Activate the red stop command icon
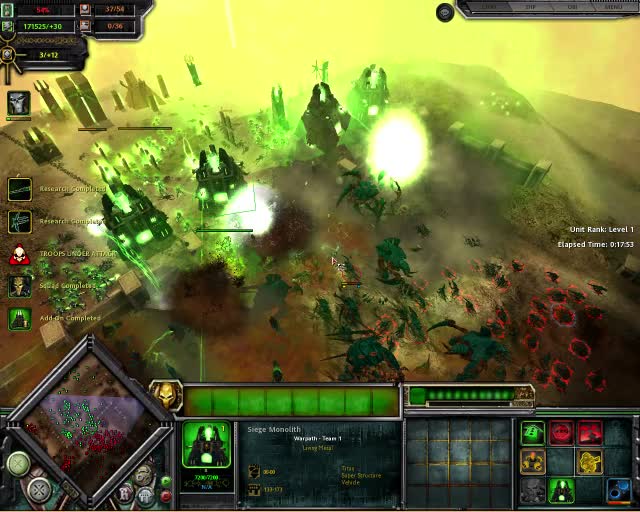 pyautogui.click(x=562, y=433)
